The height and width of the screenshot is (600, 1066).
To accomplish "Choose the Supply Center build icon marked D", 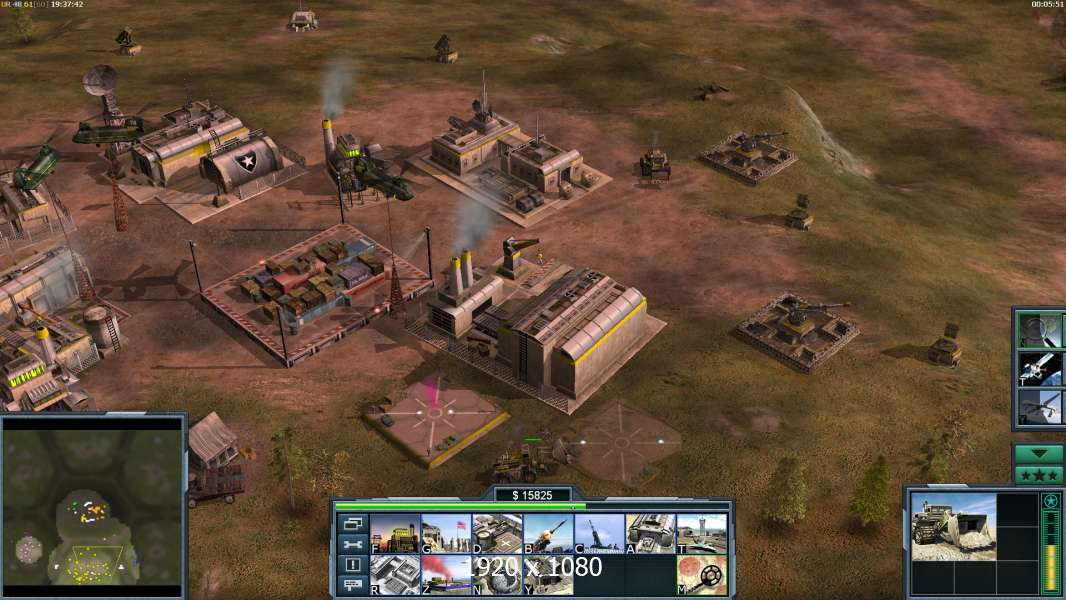I will coord(497,534).
